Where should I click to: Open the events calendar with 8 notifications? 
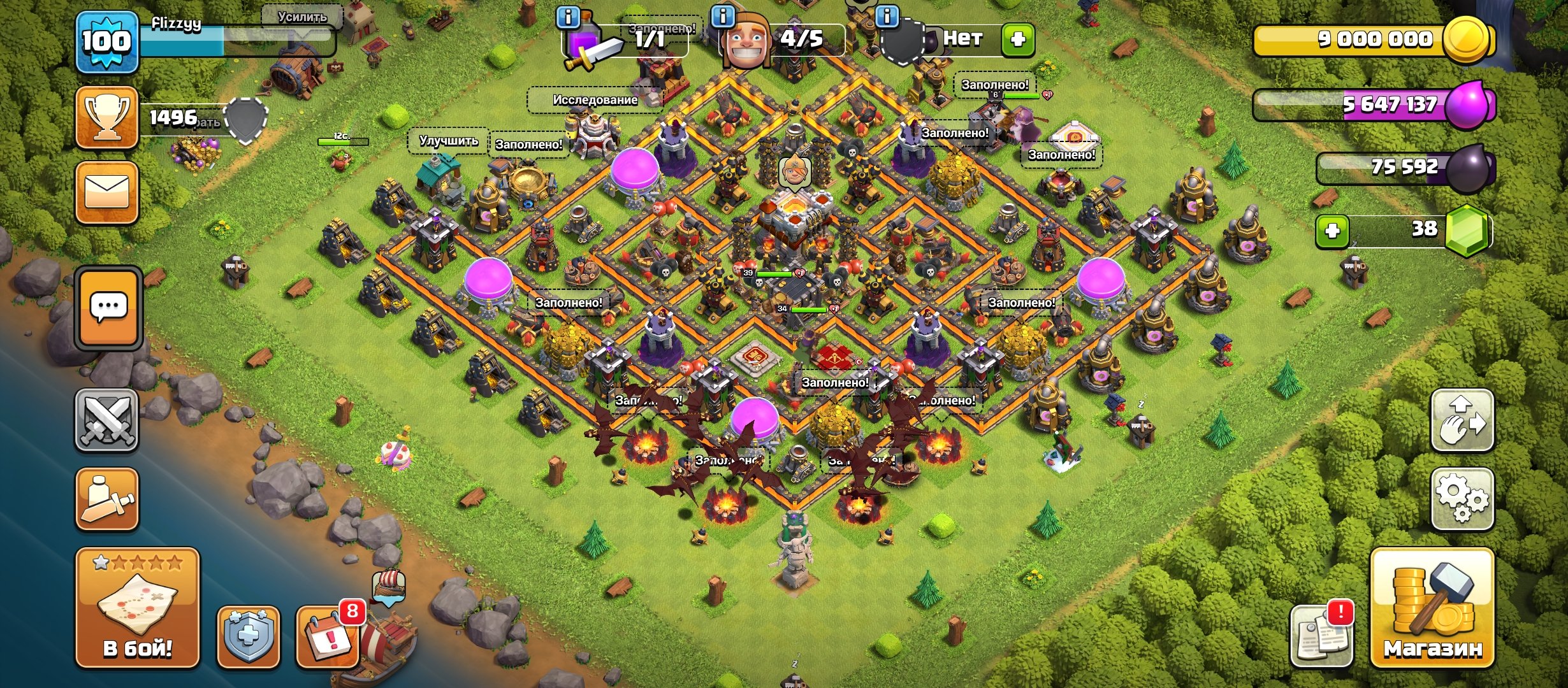coord(328,637)
